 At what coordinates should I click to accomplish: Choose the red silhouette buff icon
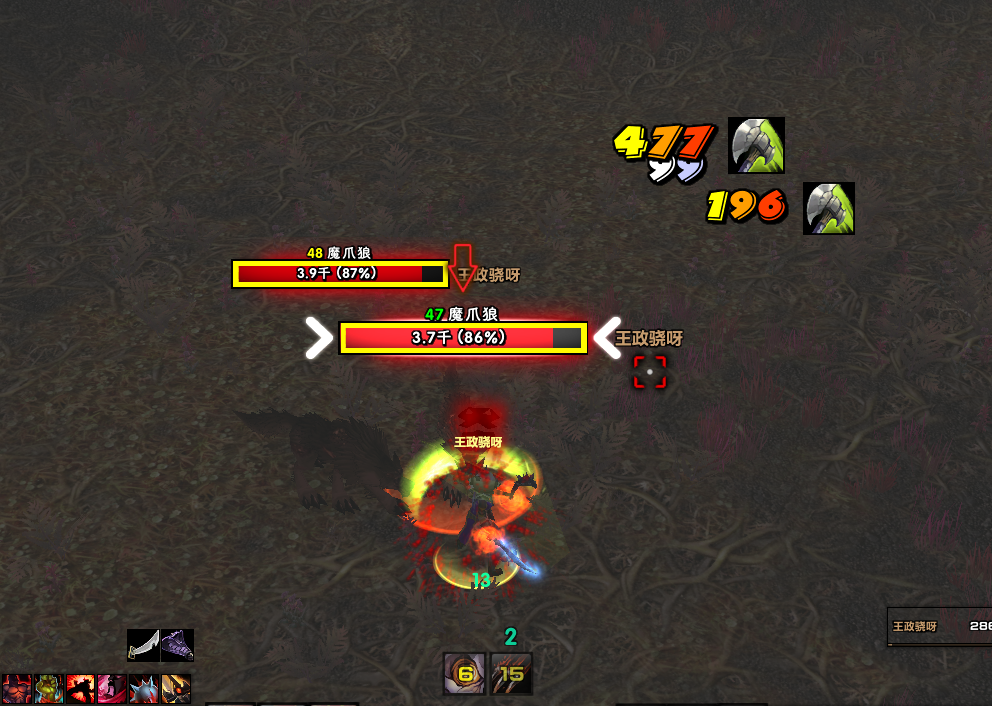[x=80, y=688]
